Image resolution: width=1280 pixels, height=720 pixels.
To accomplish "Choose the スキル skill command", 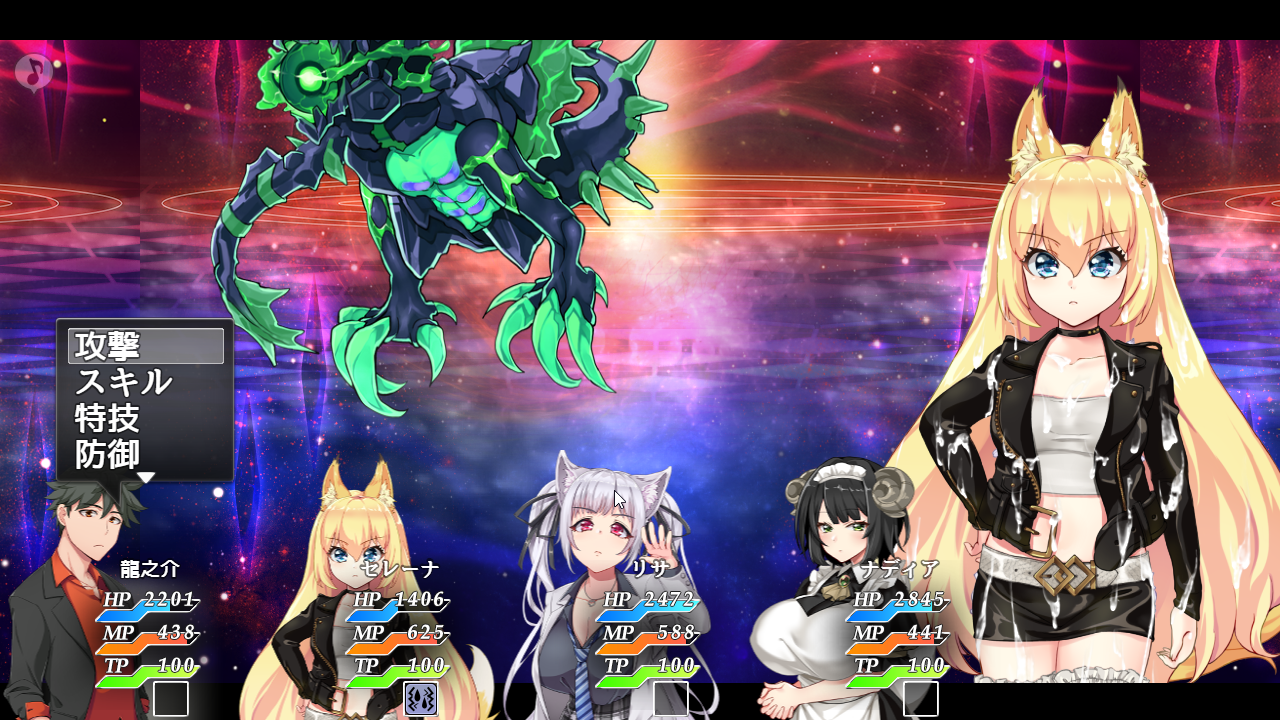I will 146,382.
